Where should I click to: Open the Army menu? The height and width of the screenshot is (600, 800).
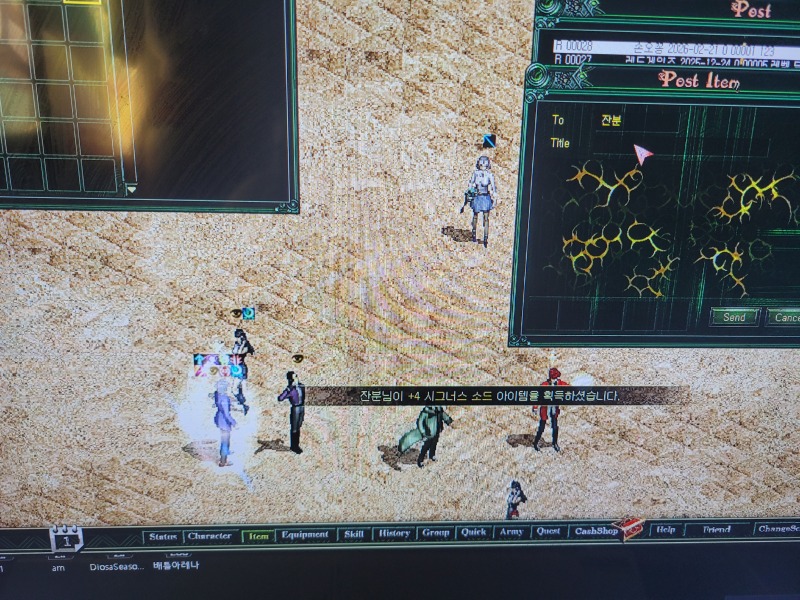[510, 532]
